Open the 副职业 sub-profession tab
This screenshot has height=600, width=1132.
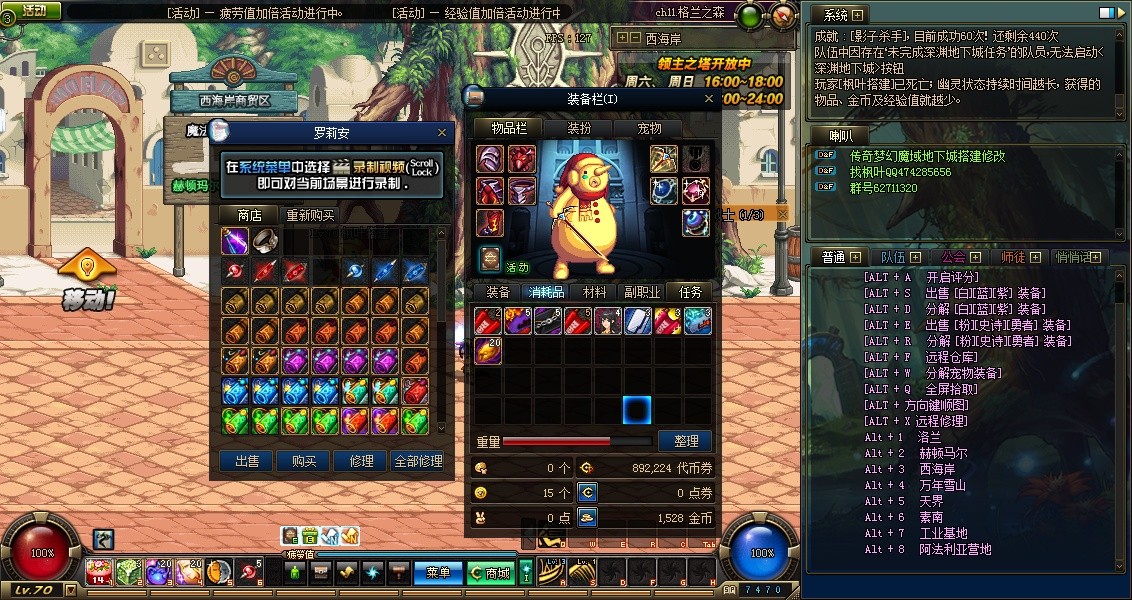click(642, 292)
